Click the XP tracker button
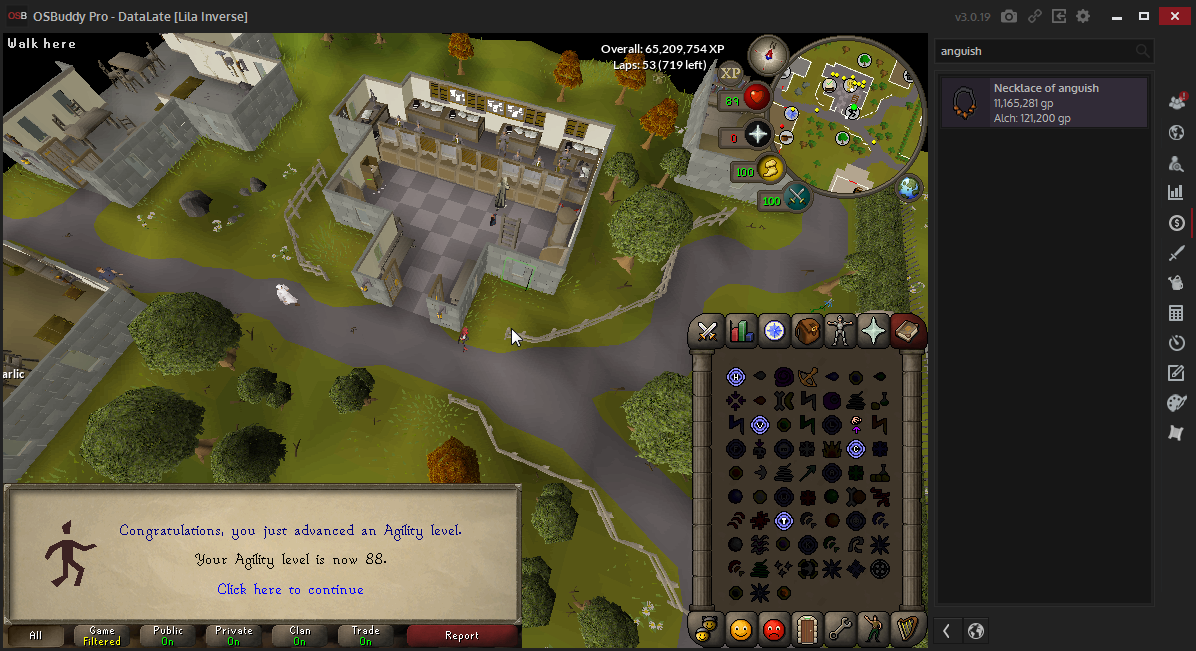 pyautogui.click(x=731, y=72)
